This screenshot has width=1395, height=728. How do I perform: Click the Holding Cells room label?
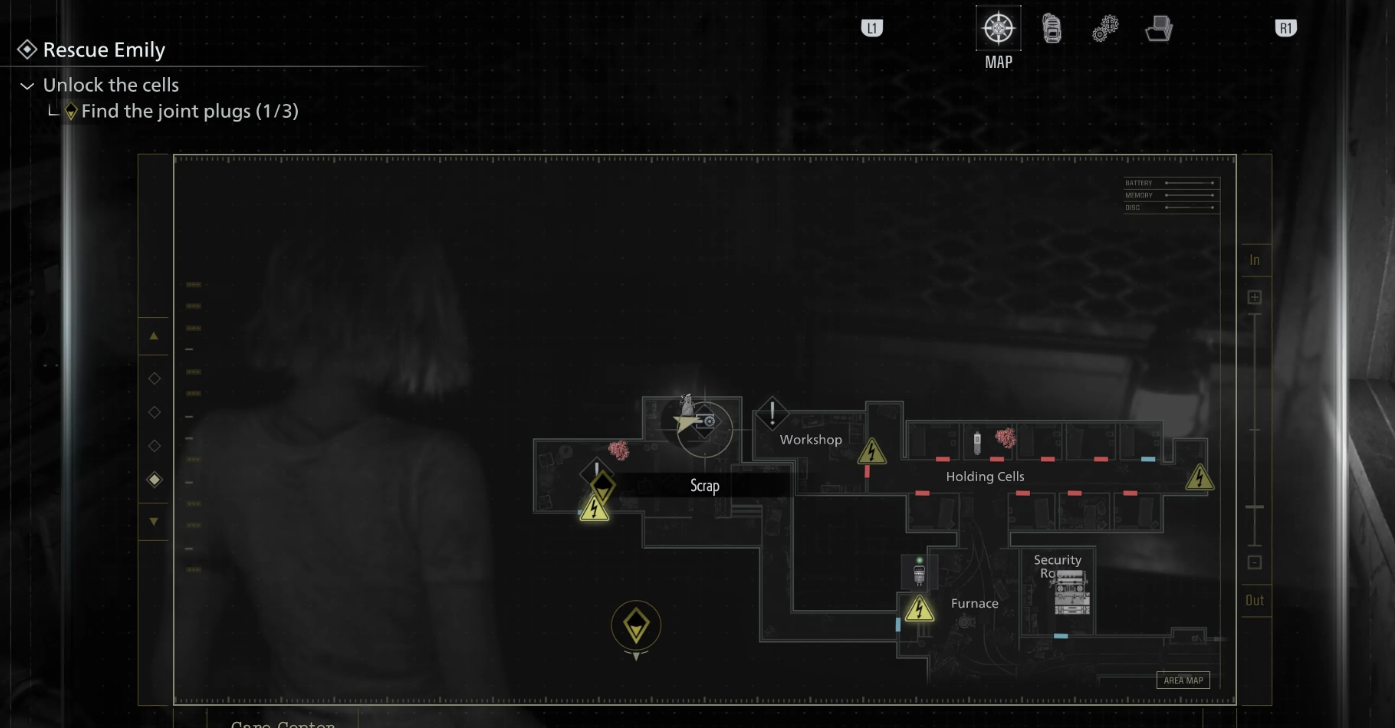click(985, 477)
